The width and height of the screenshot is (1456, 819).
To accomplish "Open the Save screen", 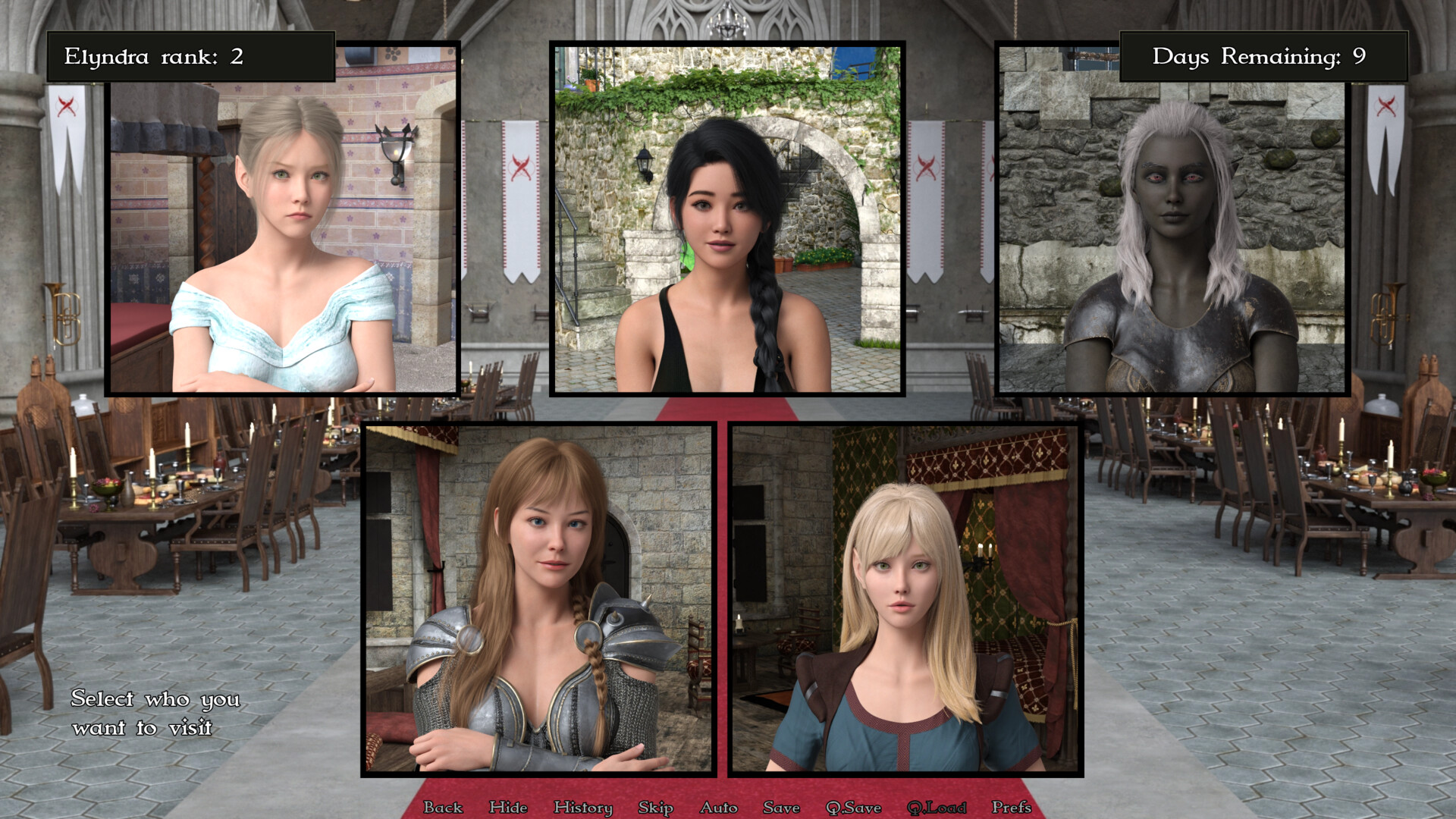I will (781, 808).
